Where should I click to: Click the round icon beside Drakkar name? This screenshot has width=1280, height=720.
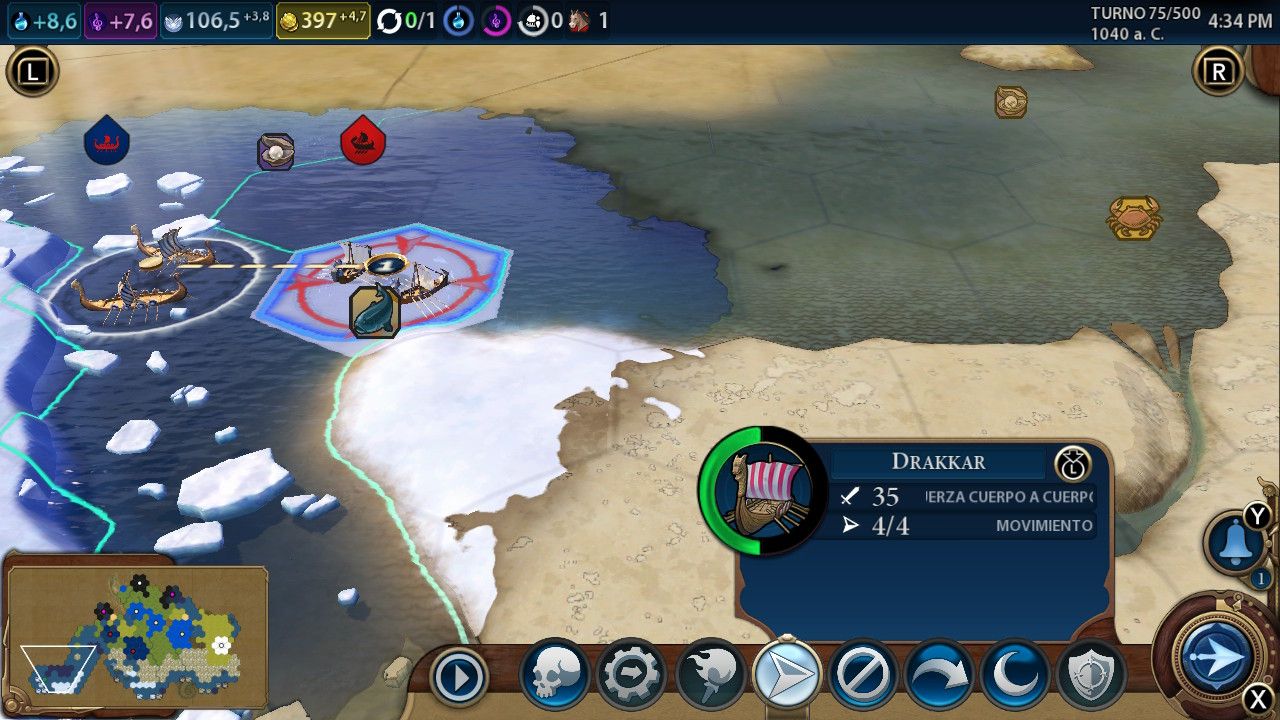pos(1072,464)
